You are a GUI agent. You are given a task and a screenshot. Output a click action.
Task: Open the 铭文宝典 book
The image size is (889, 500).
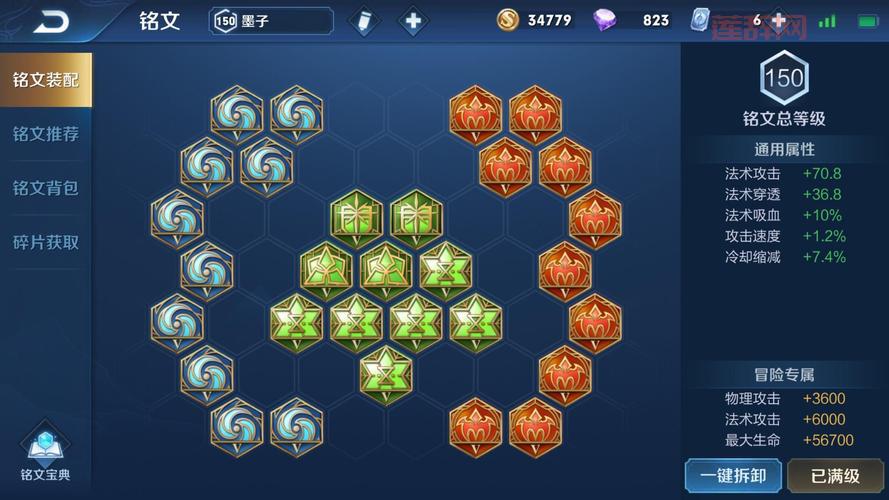point(45,455)
